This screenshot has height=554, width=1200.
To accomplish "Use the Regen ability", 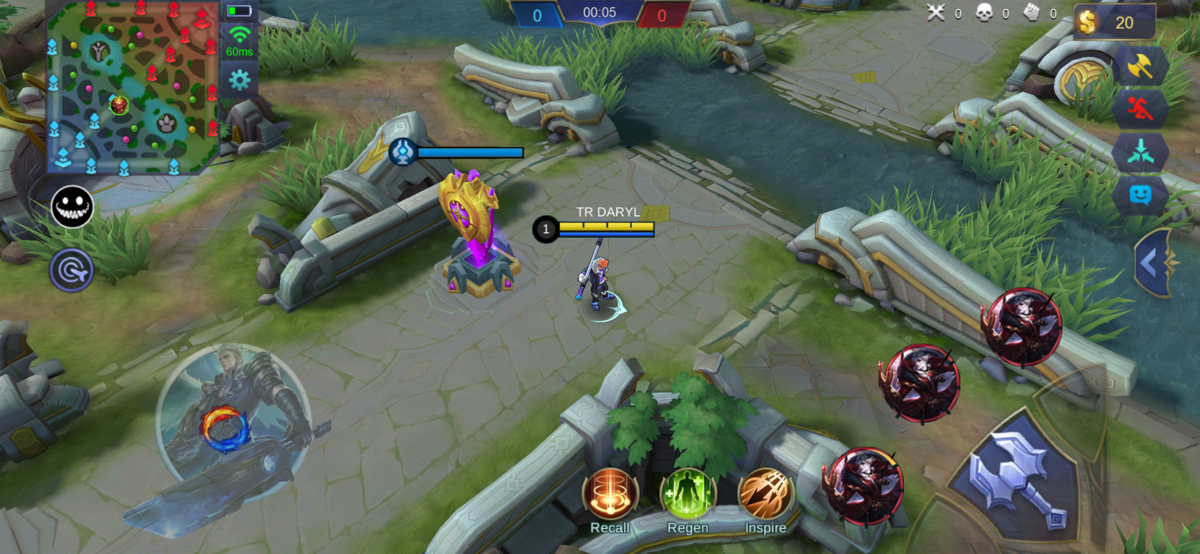I will (x=687, y=493).
